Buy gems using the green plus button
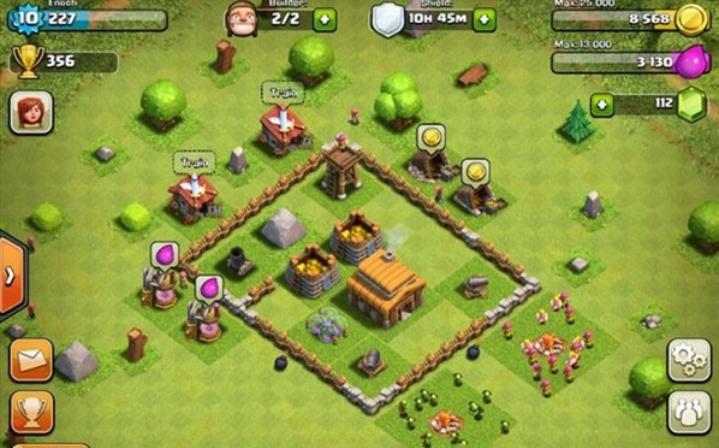Screen dimensions: 719x448 coord(602,103)
